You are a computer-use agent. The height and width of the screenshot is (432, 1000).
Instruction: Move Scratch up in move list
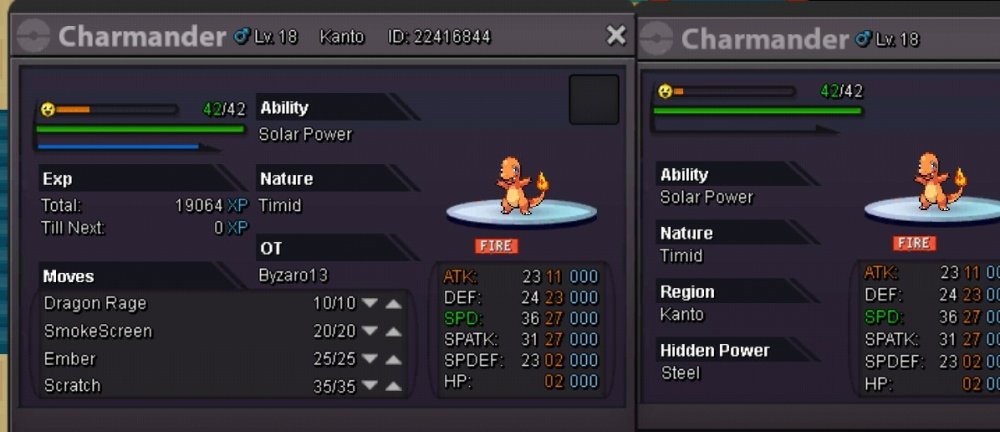point(394,386)
